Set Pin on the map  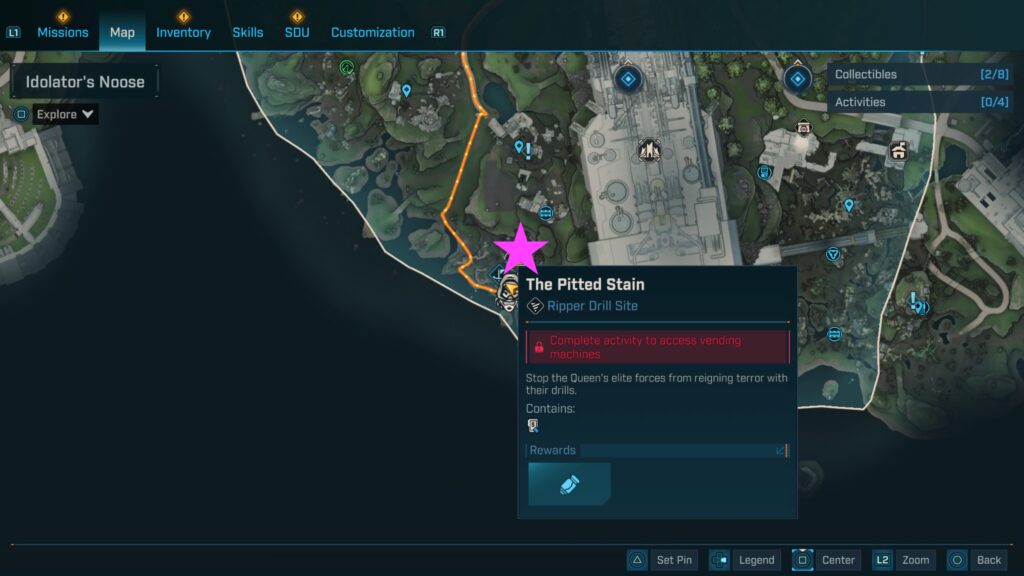click(x=661, y=560)
